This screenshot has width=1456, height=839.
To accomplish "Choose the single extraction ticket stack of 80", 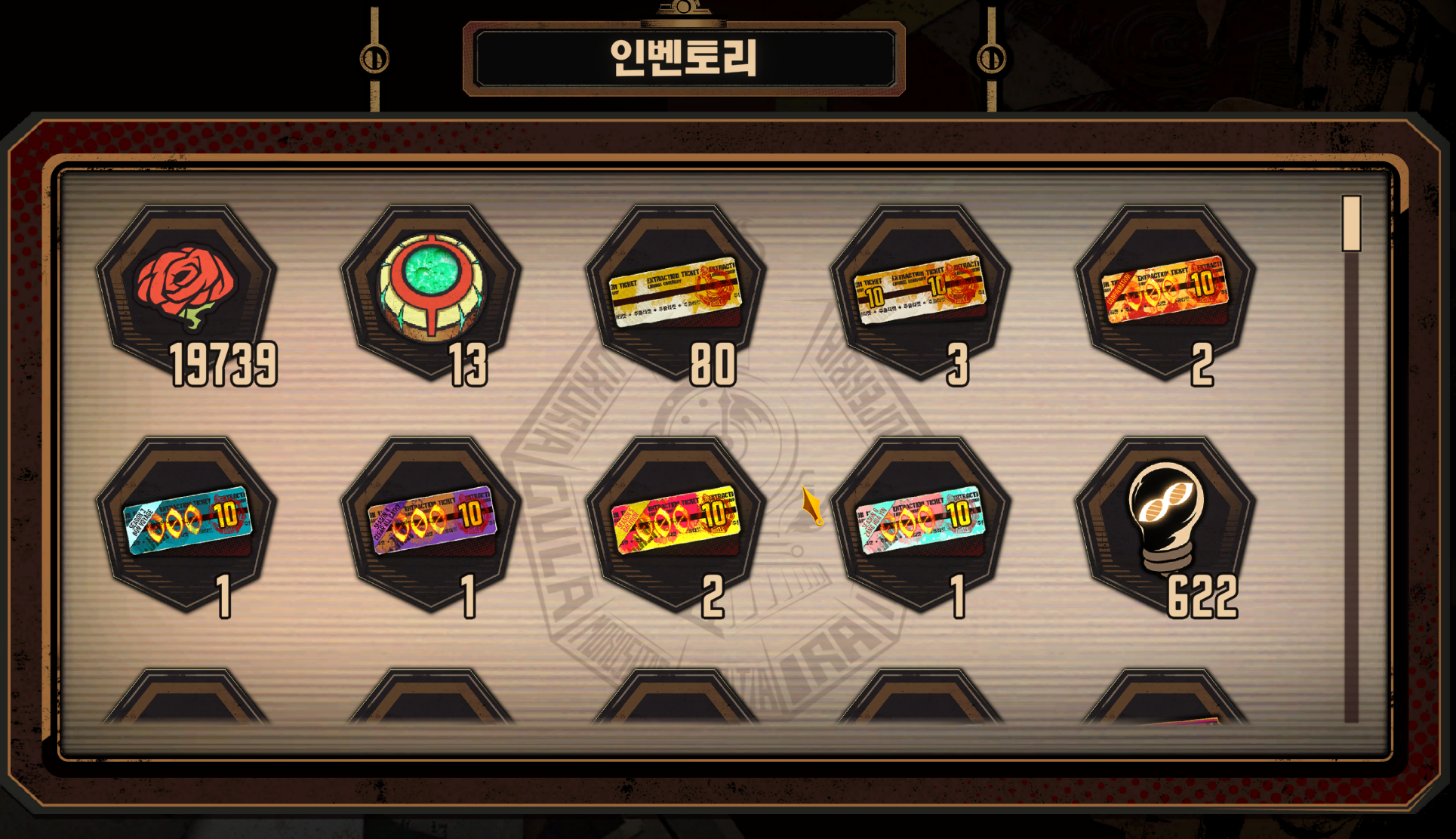I will coord(676,291).
